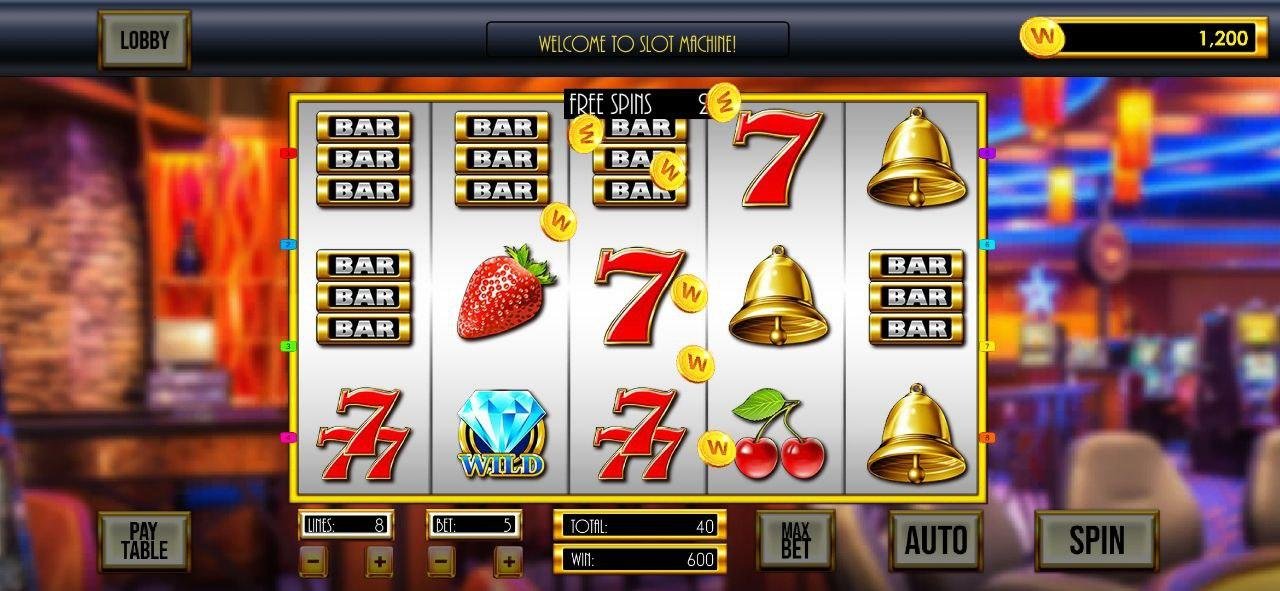Set the wager with Max Bet
The height and width of the screenshot is (591, 1280).
[x=795, y=540]
